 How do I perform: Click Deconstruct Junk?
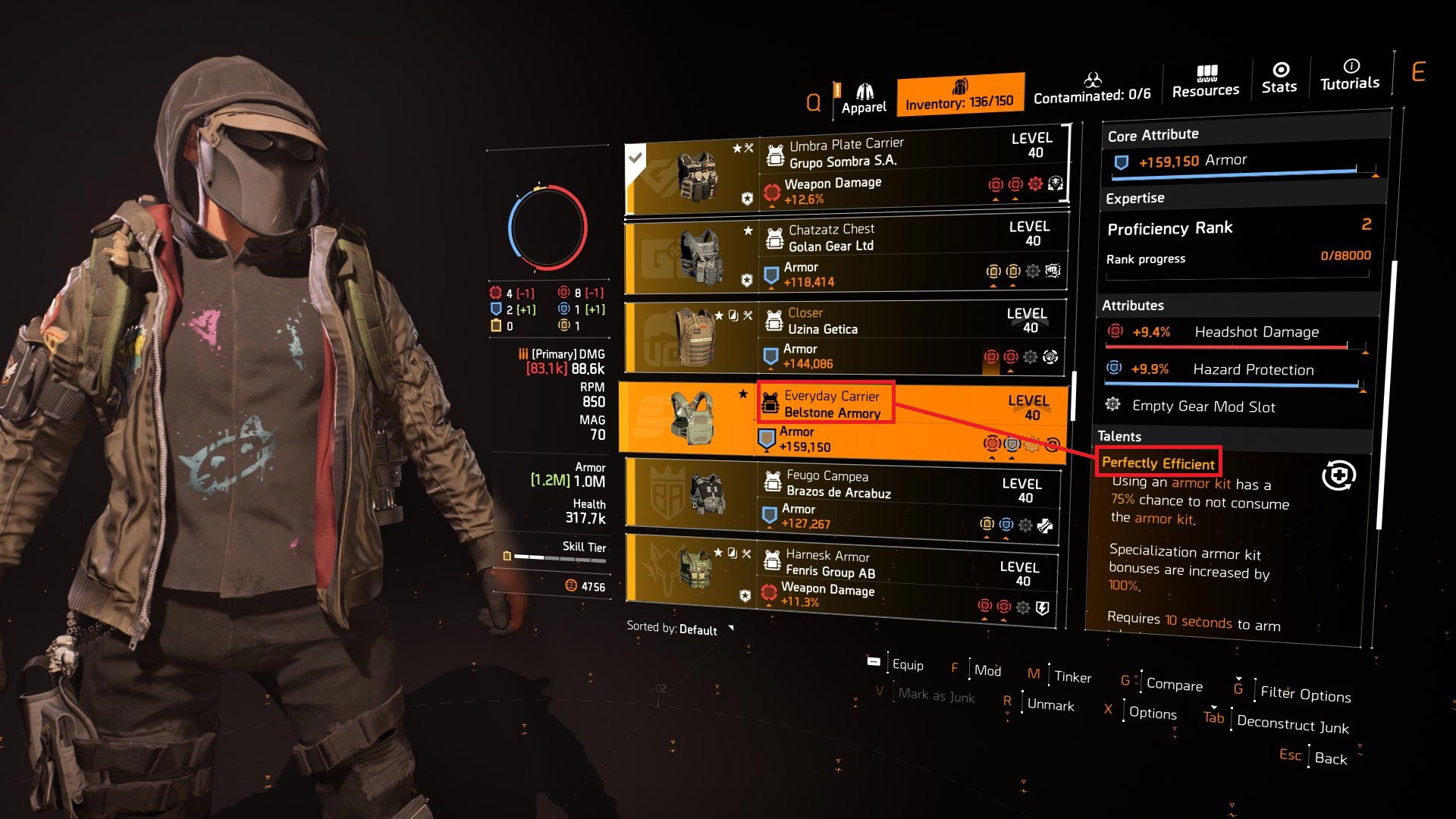[1292, 724]
